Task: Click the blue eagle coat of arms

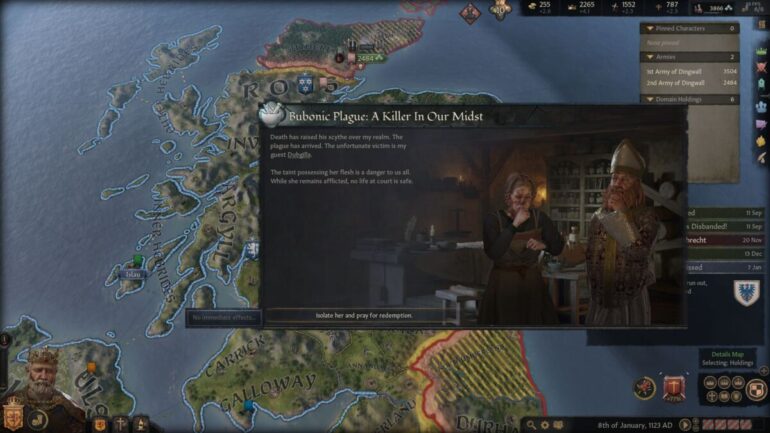Action: pyautogui.click(x=746, y=291)
